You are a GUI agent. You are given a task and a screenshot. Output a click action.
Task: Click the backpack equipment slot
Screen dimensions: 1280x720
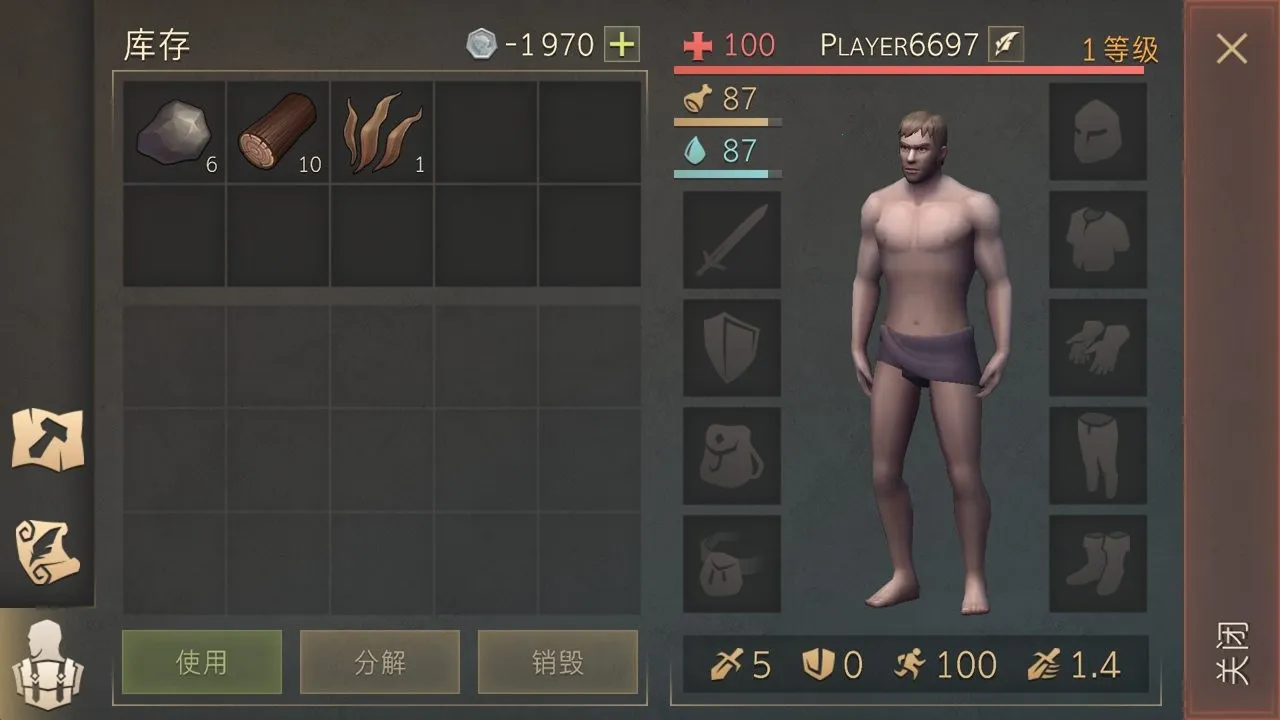click(730, 455)
